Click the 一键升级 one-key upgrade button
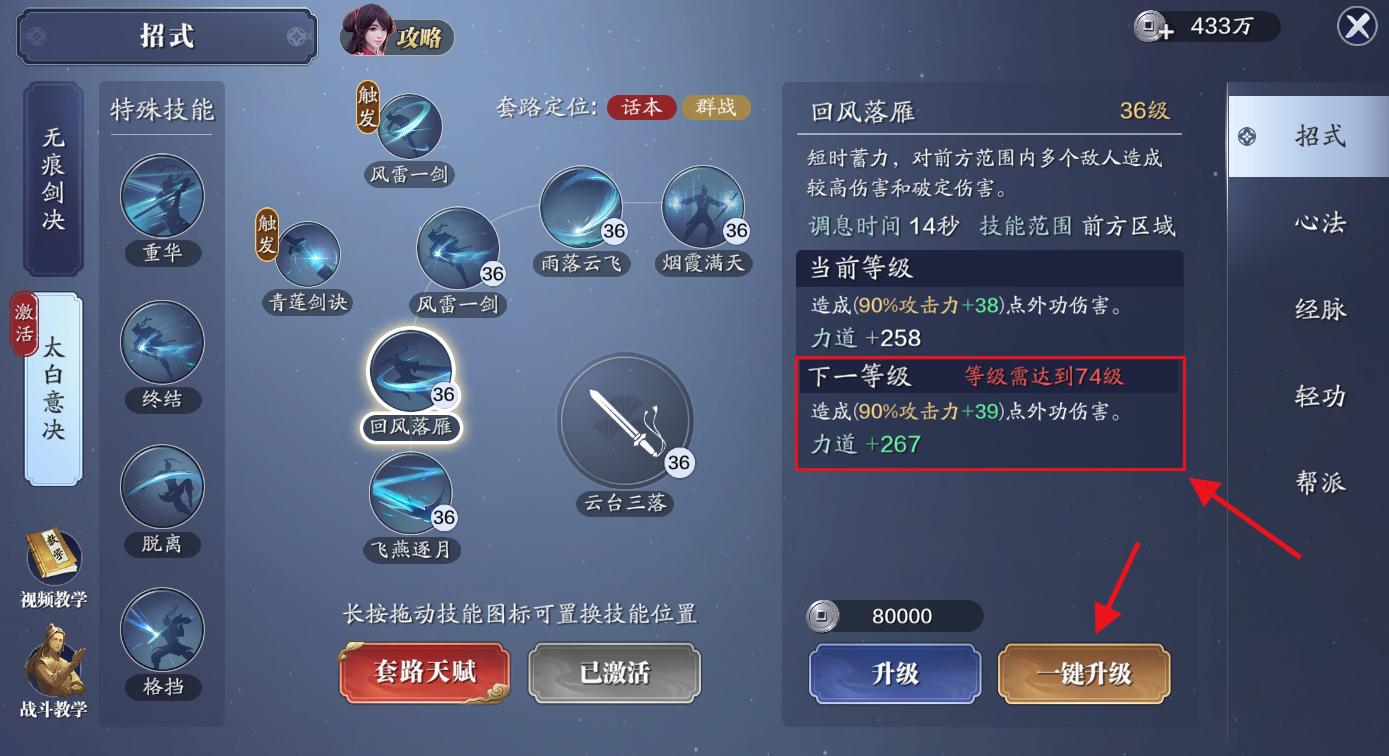Screen dimensions: 1389x756 pyautogui.click(x=1083, y=673)
